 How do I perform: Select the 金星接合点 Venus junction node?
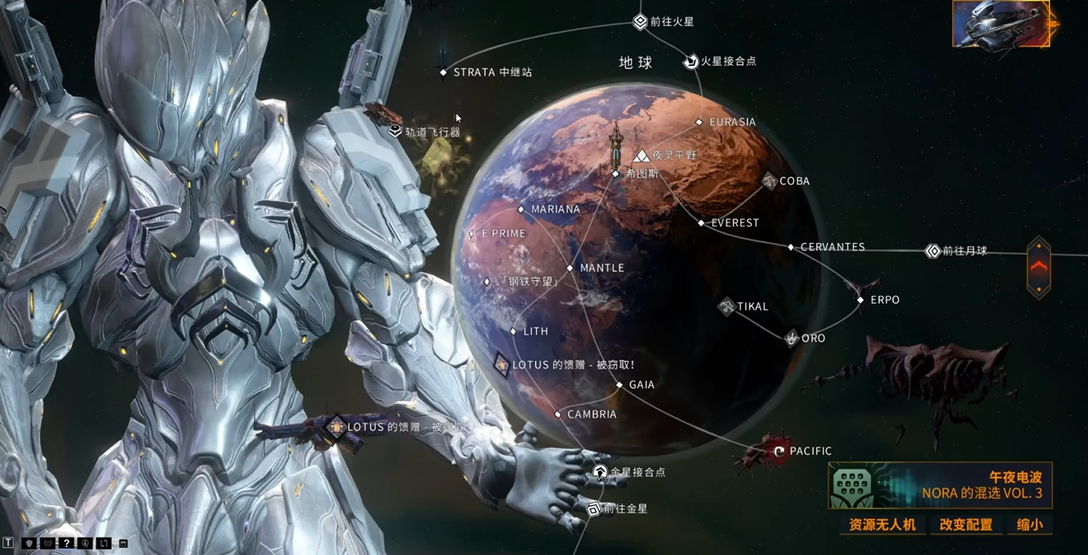(x=600, y=472)
